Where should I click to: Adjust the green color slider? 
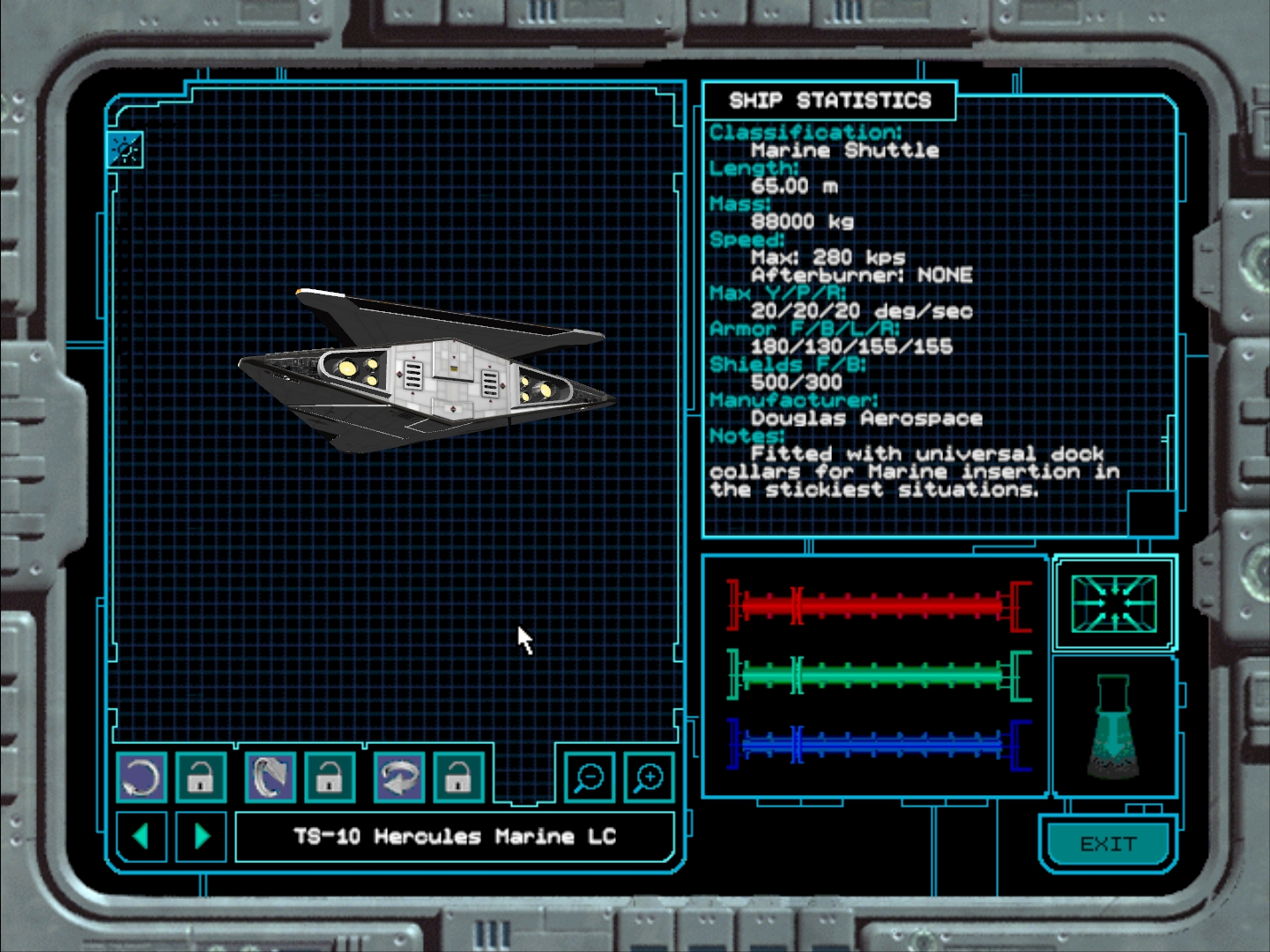coord(879,675)
